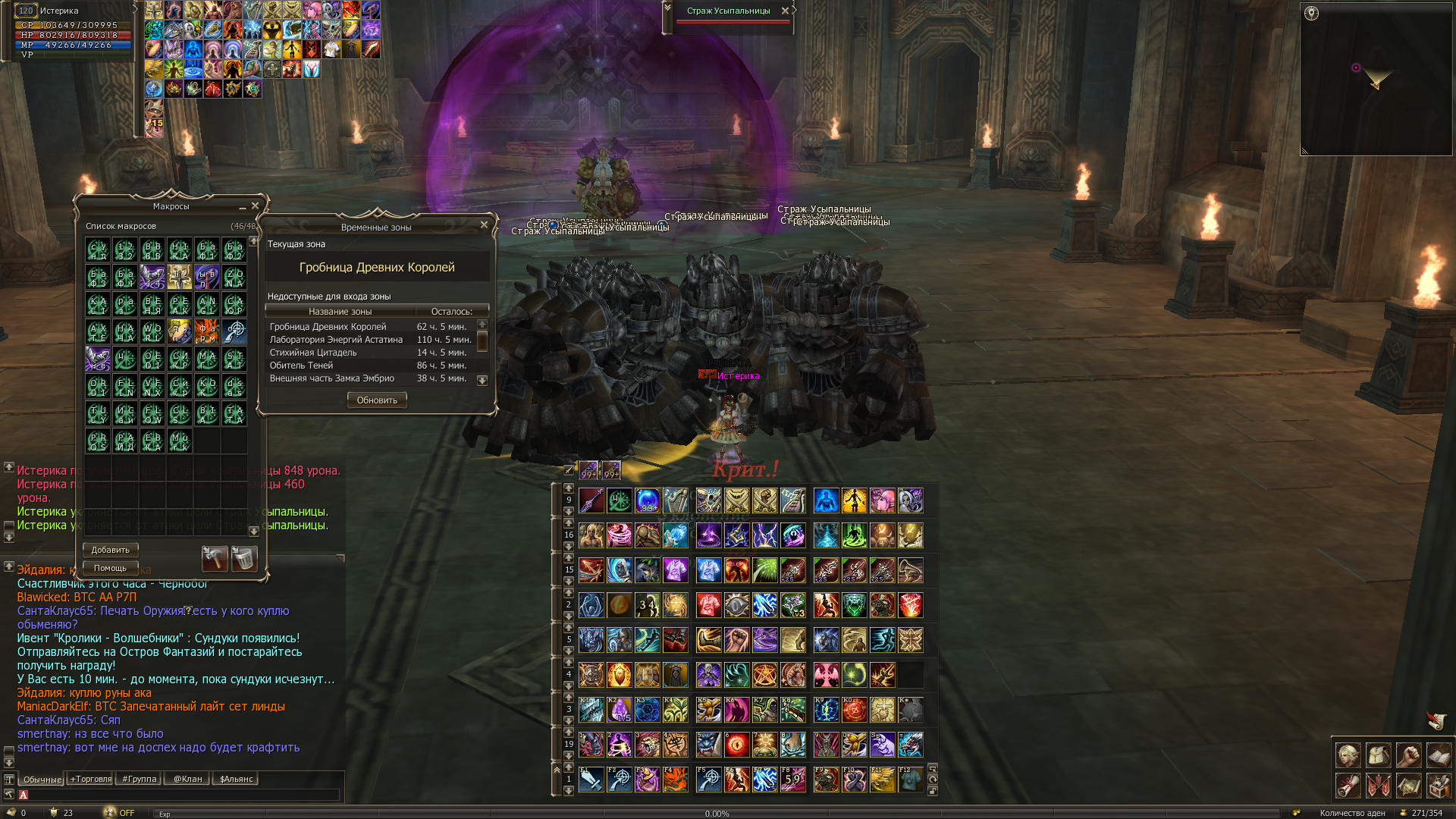This screenshot has height=819, width=1456.
Task: Open macro help with Помощь
Action: (110, 568)
